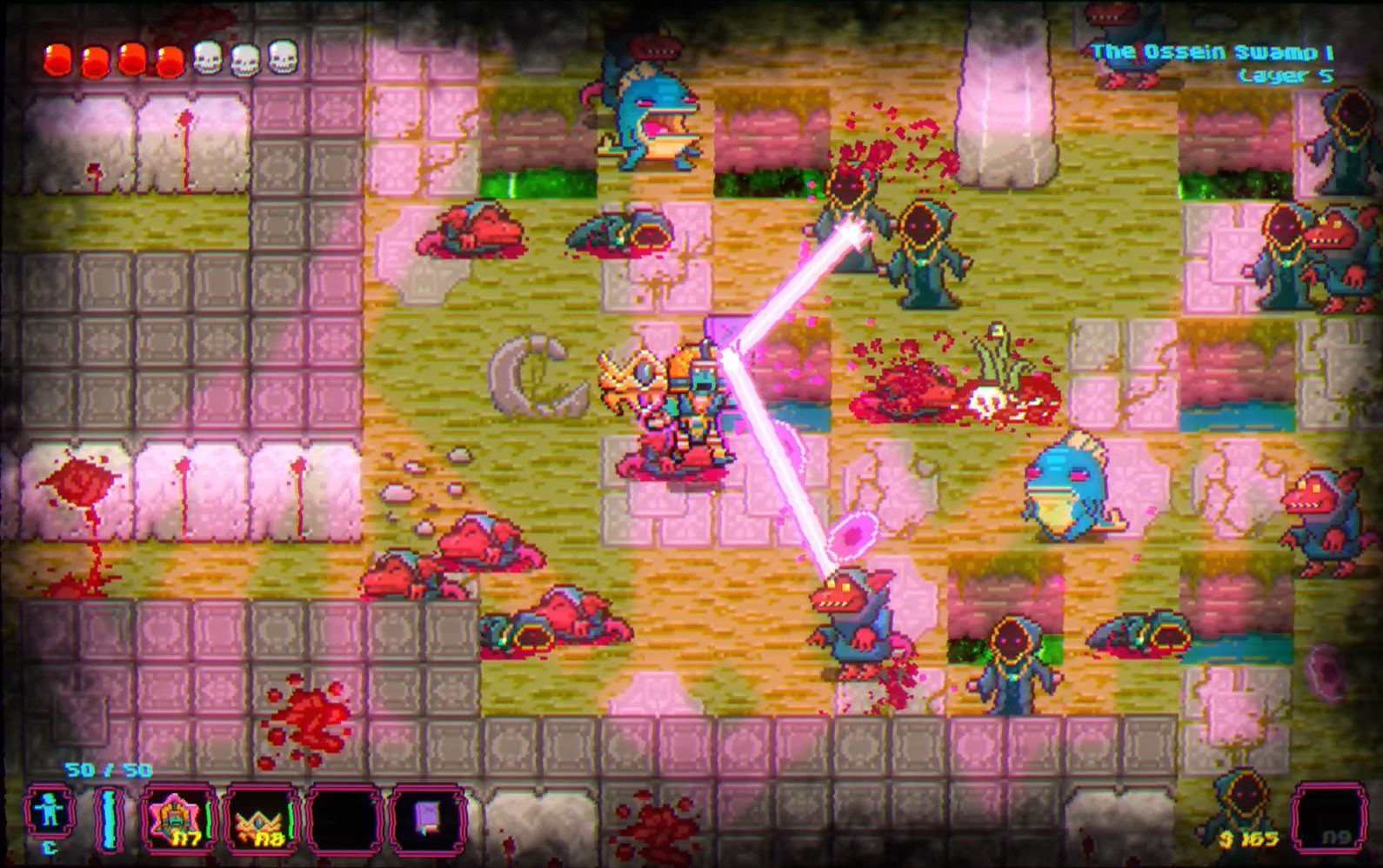This screenshot has height=868, width=1383.
Task: Open the The Ossein Swamp I zone label
Action: pos(1215,50)
